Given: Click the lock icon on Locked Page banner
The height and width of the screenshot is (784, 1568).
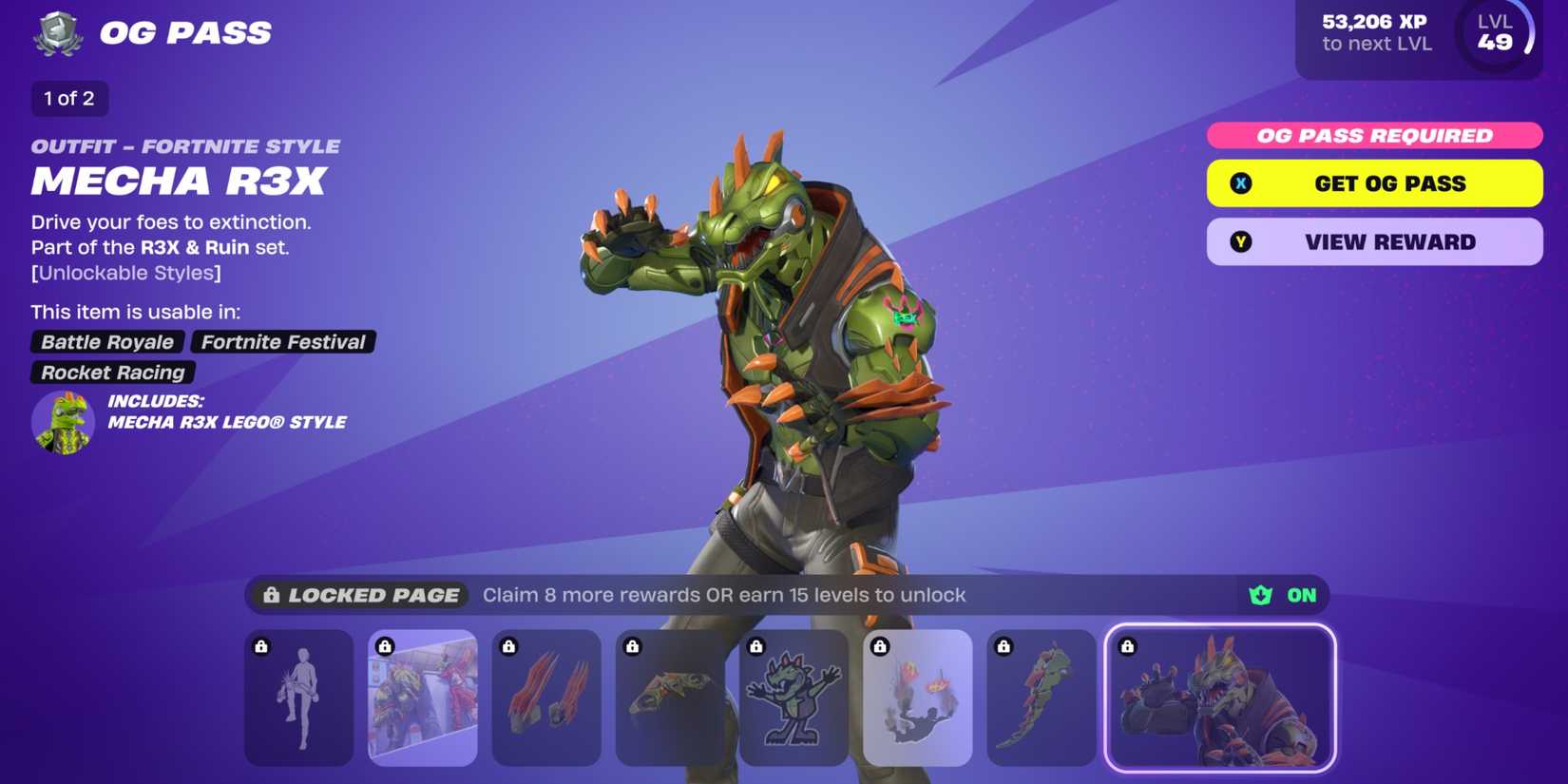Looking at the screenshot, I should [x=270, y=595].
